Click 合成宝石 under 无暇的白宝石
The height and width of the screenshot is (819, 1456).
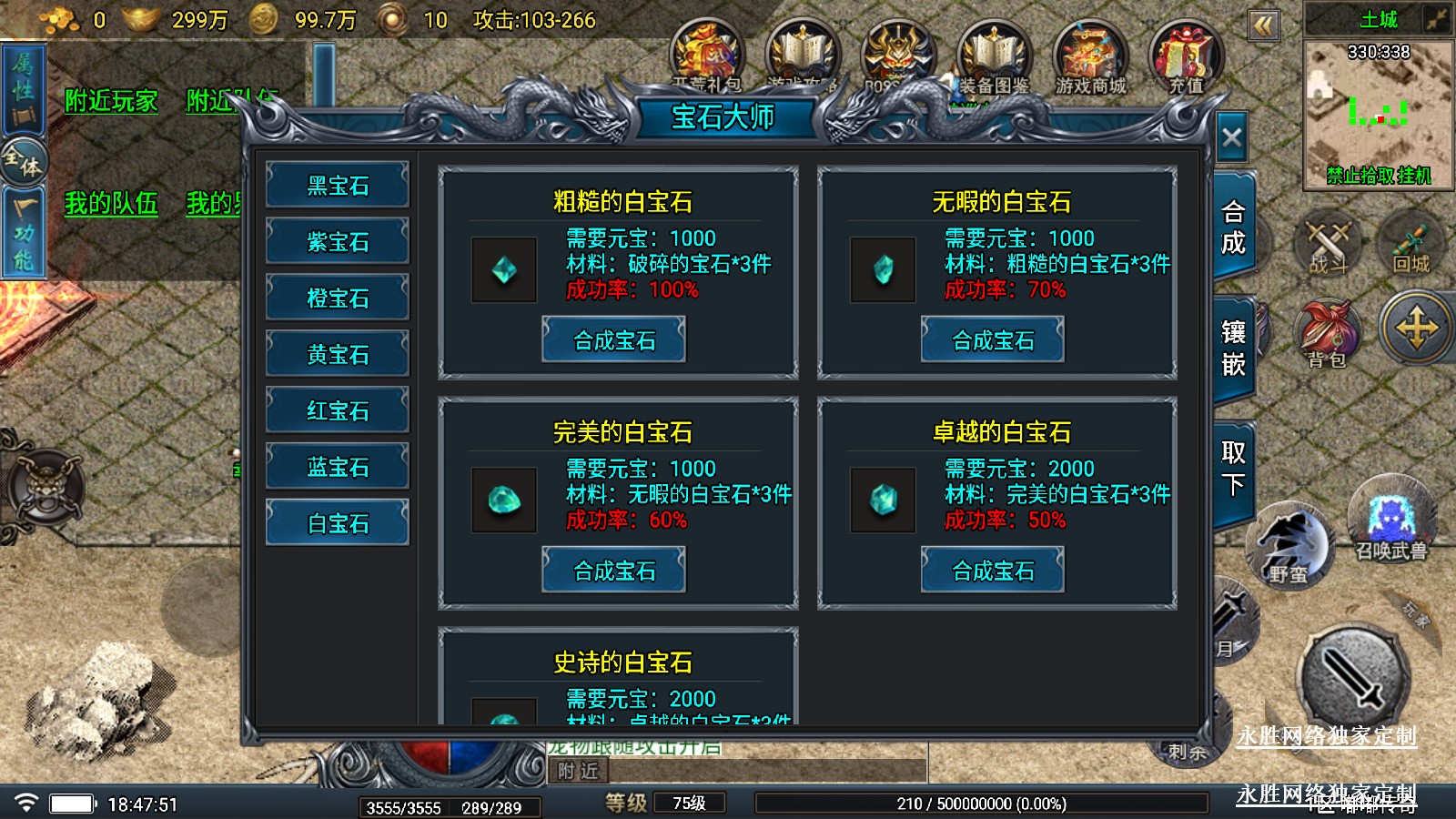pyautogui.click(x=993, y=340)
